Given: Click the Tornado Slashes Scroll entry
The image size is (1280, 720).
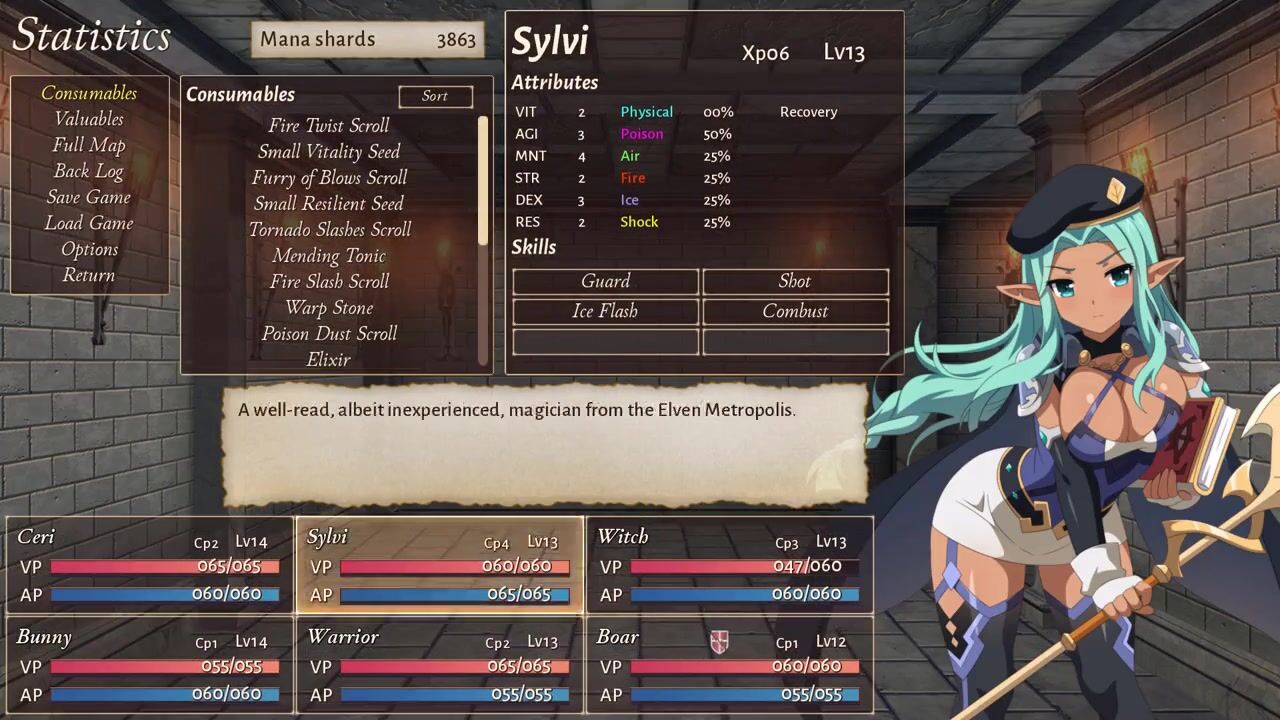Looking at the screenshot, I should [x=329, y=229].
